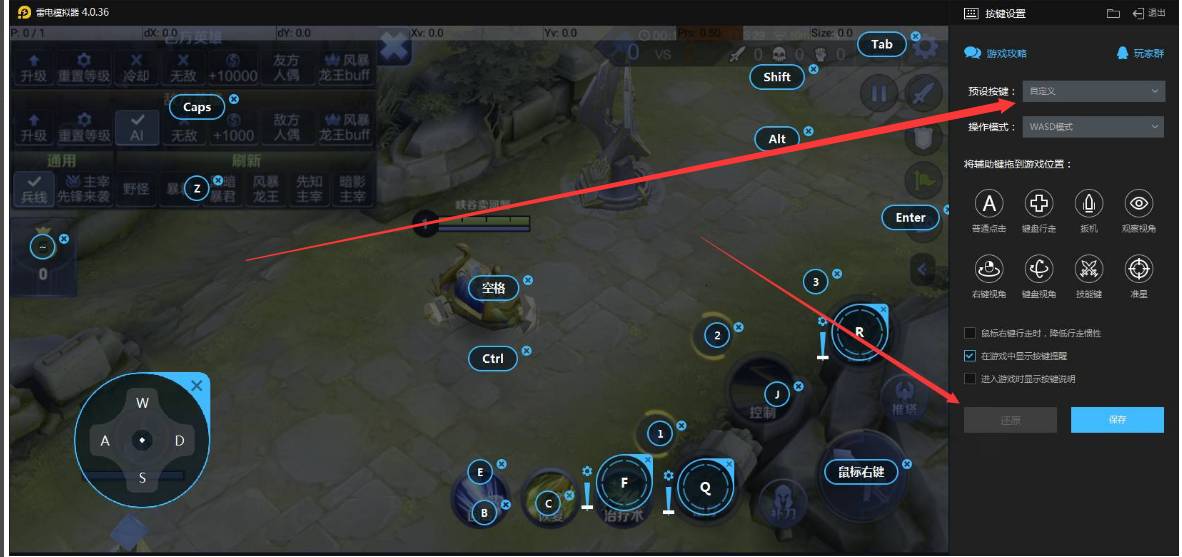The height and width of the screenshot is (557, 1182).
Task: Open the 预设按键 preset dropdown
Action: [x=1093, y=91]
